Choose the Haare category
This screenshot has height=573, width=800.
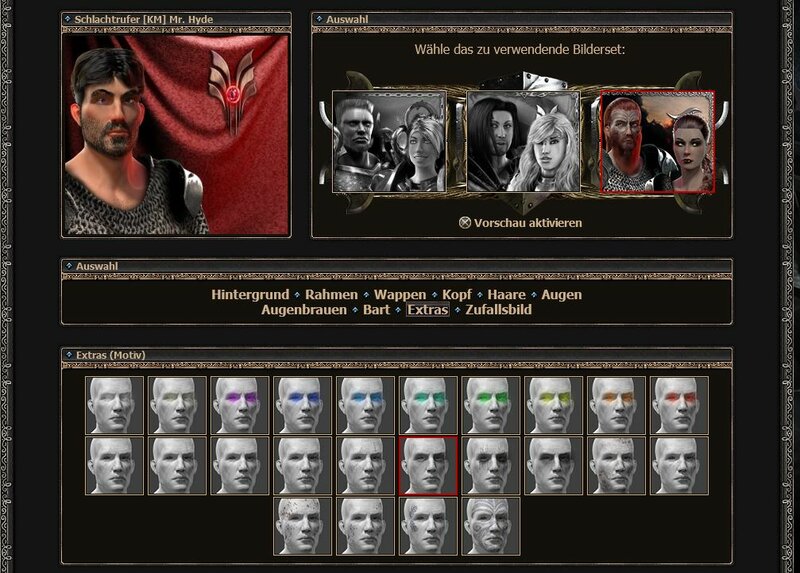pos(505,295)
